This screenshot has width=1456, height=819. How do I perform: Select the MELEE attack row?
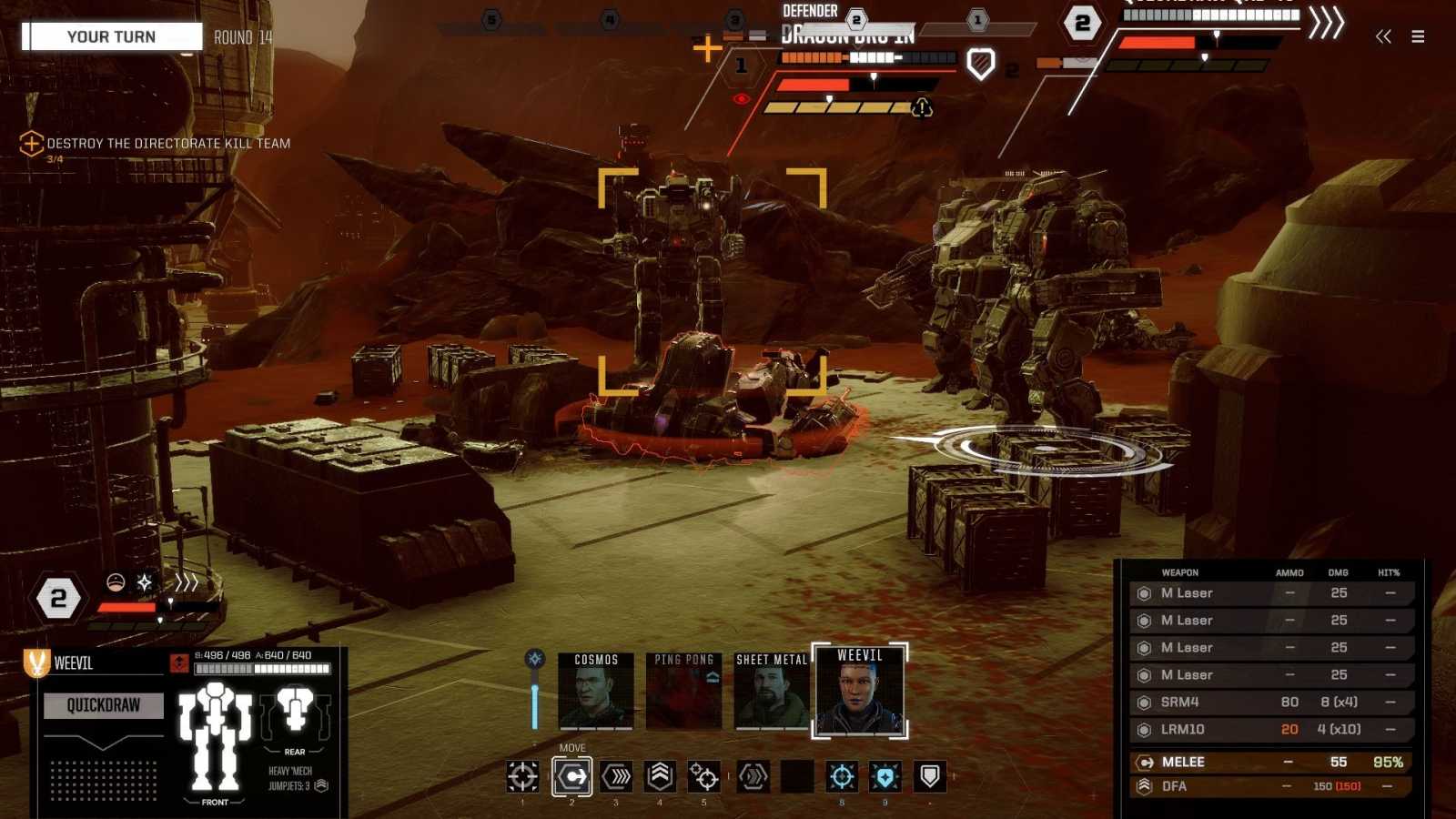(x=1271, y=762)
